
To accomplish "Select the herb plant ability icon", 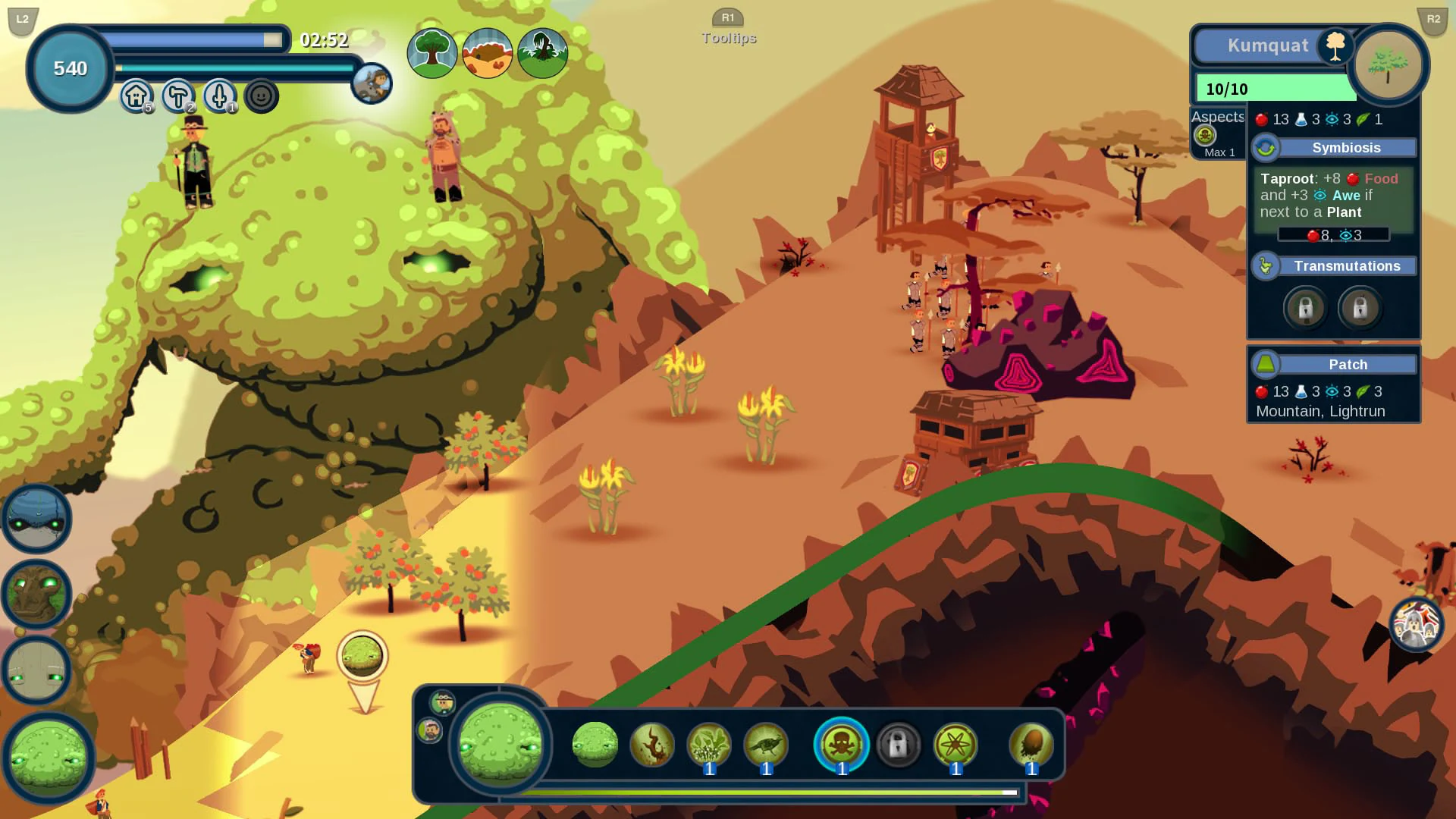I will tap(708, 745).
